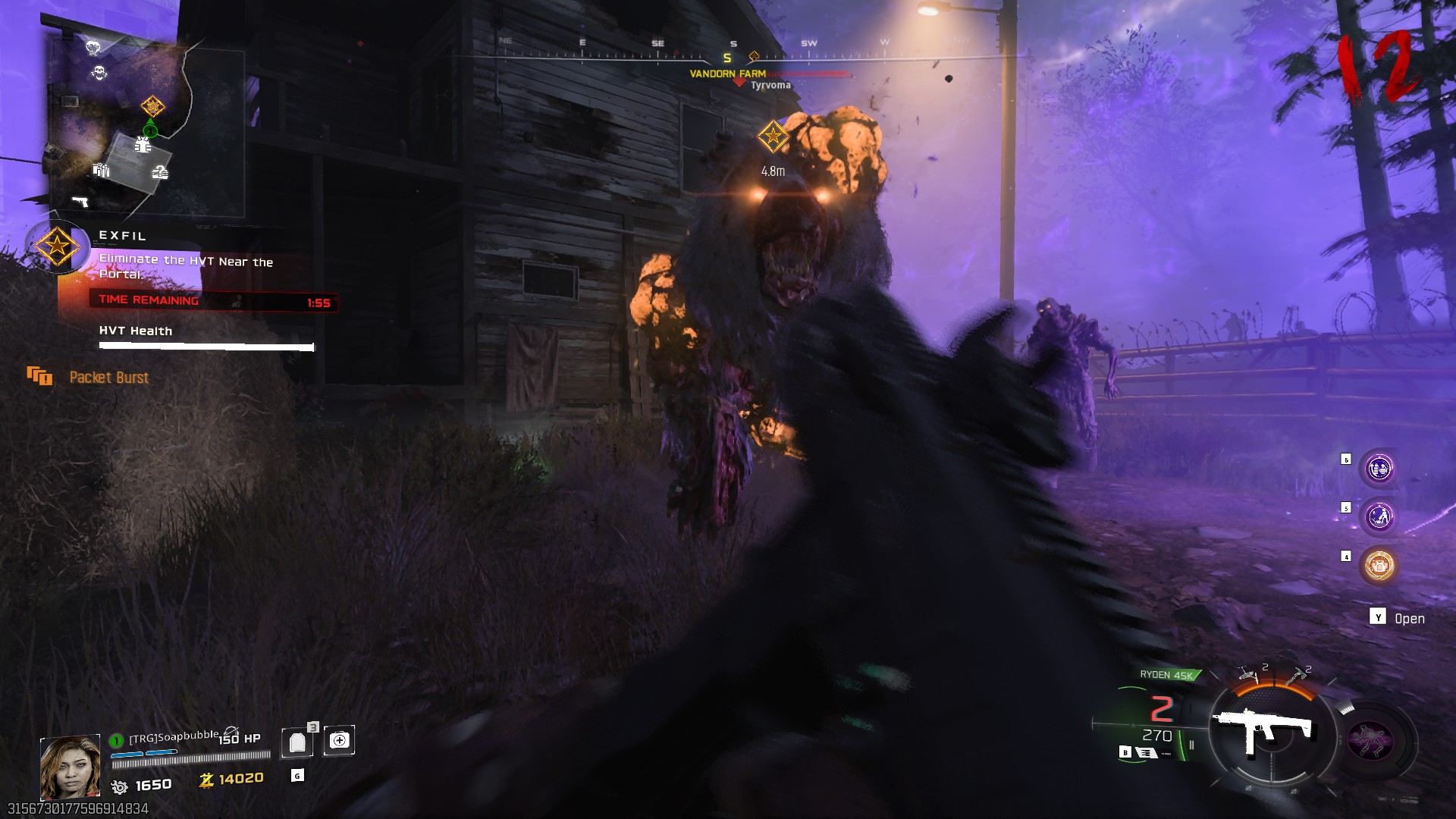
Task: Click the essence icon beside 14020
Action: pyautogui.click(x=206, y=782)
